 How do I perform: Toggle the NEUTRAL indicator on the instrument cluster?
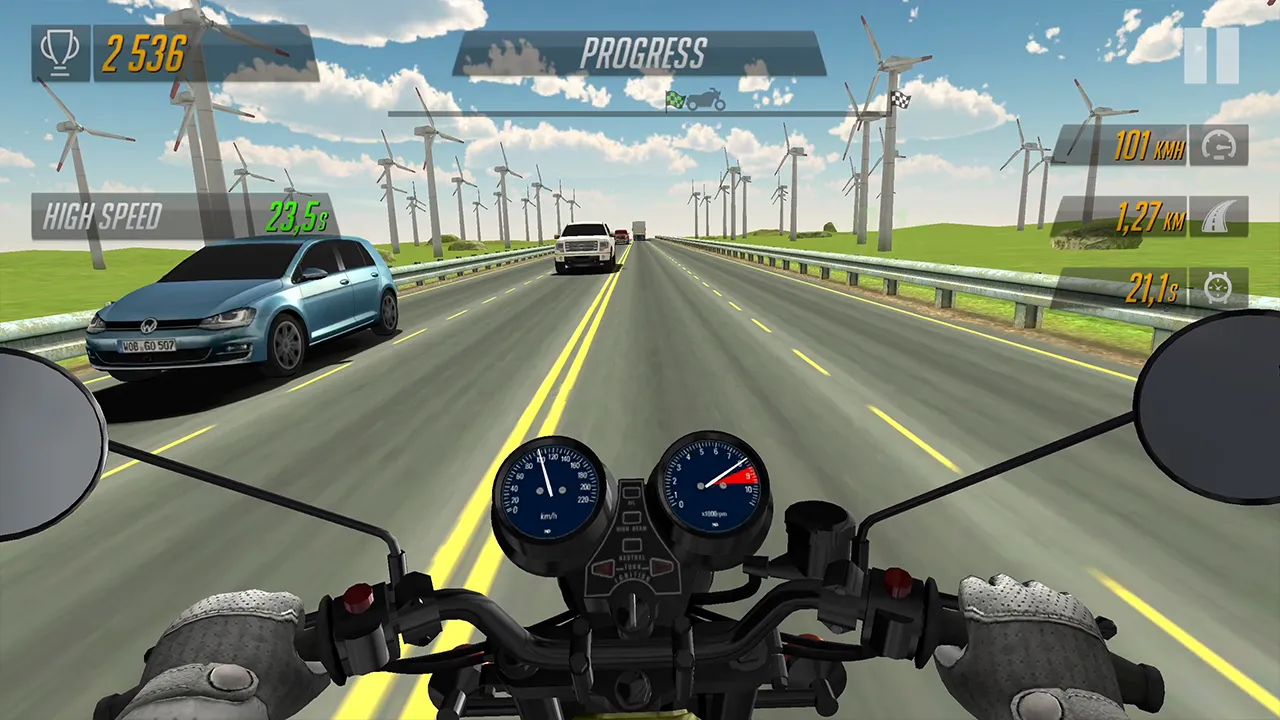631,543
